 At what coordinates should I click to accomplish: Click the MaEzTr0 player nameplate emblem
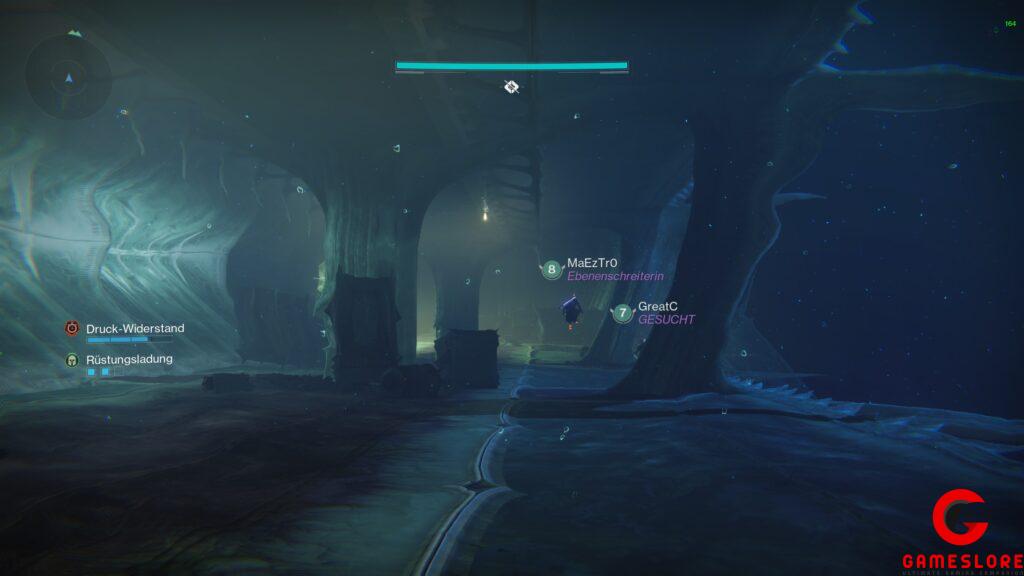pos(551,270)
